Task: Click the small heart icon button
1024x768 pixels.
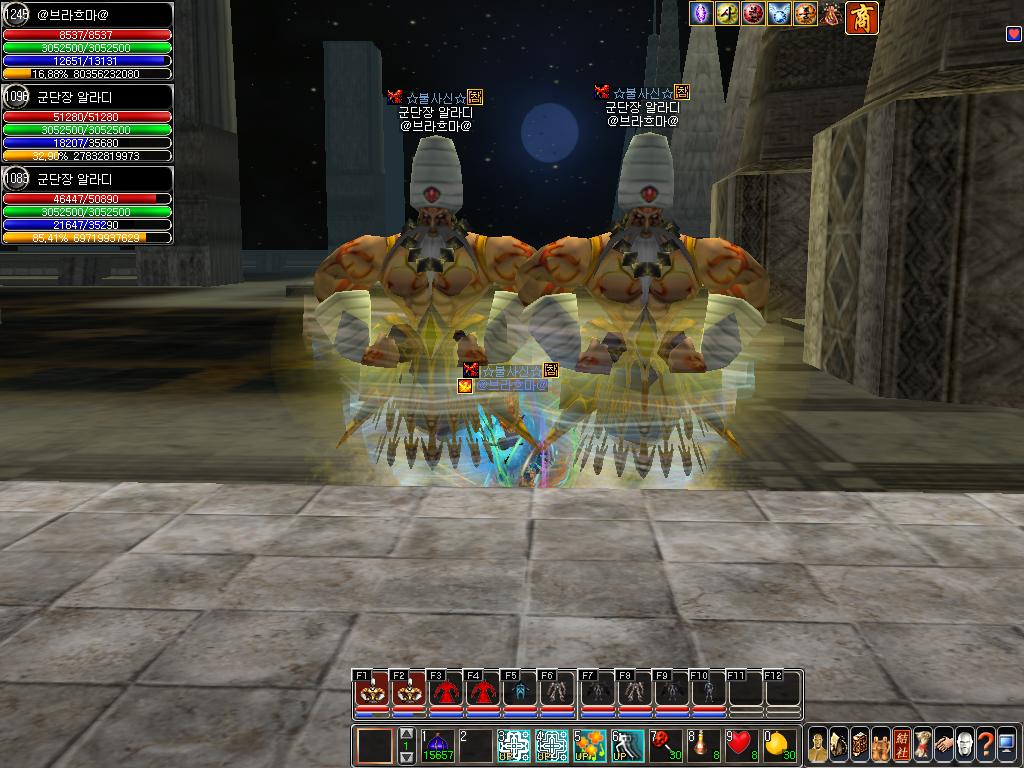Action: 1013,34
